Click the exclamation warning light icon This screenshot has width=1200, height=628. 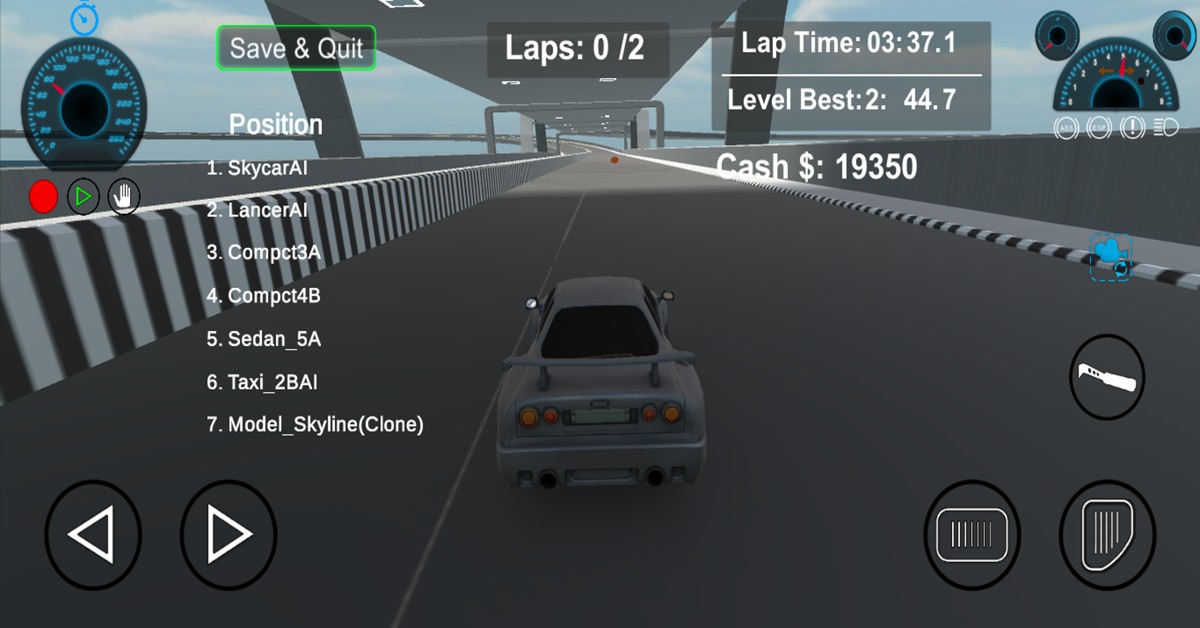[1133, 128]
